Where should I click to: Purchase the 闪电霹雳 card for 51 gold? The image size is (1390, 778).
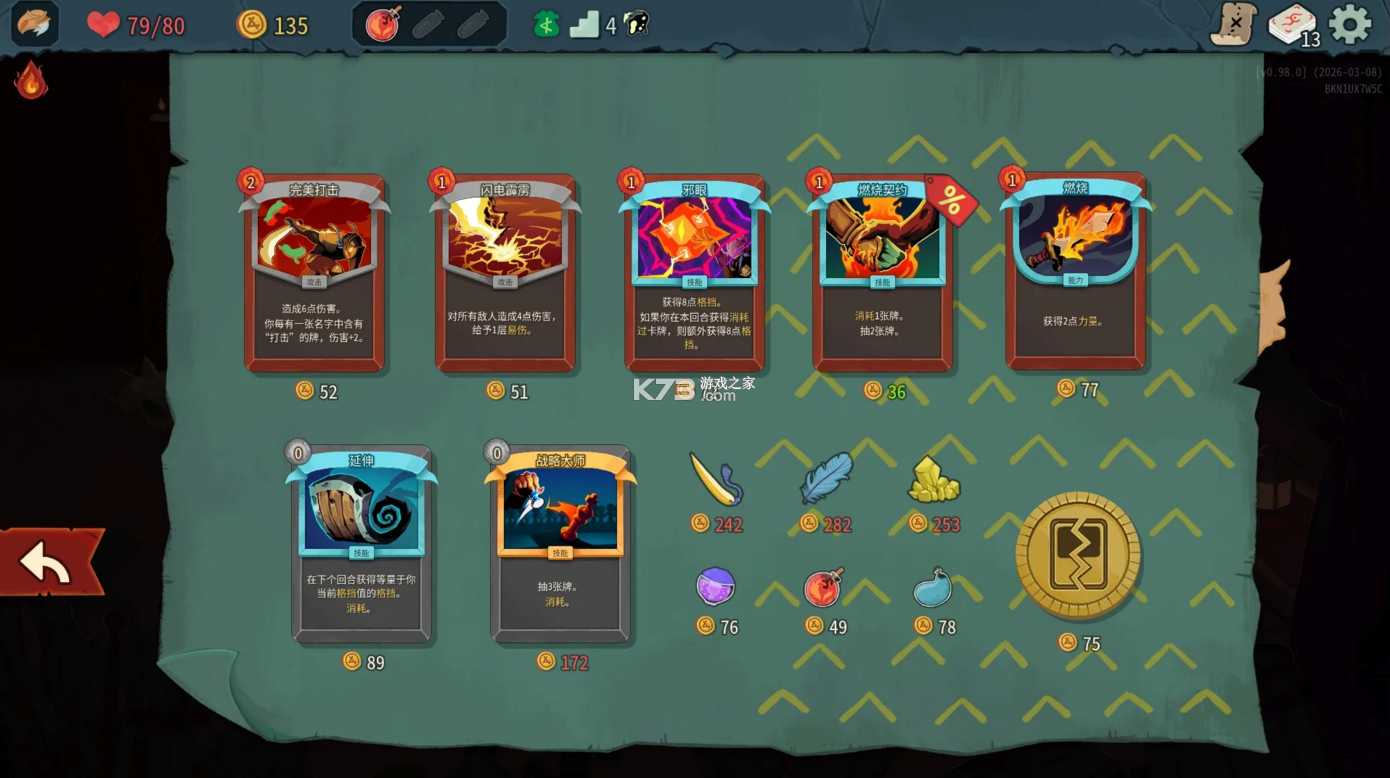tap(505, 273)
